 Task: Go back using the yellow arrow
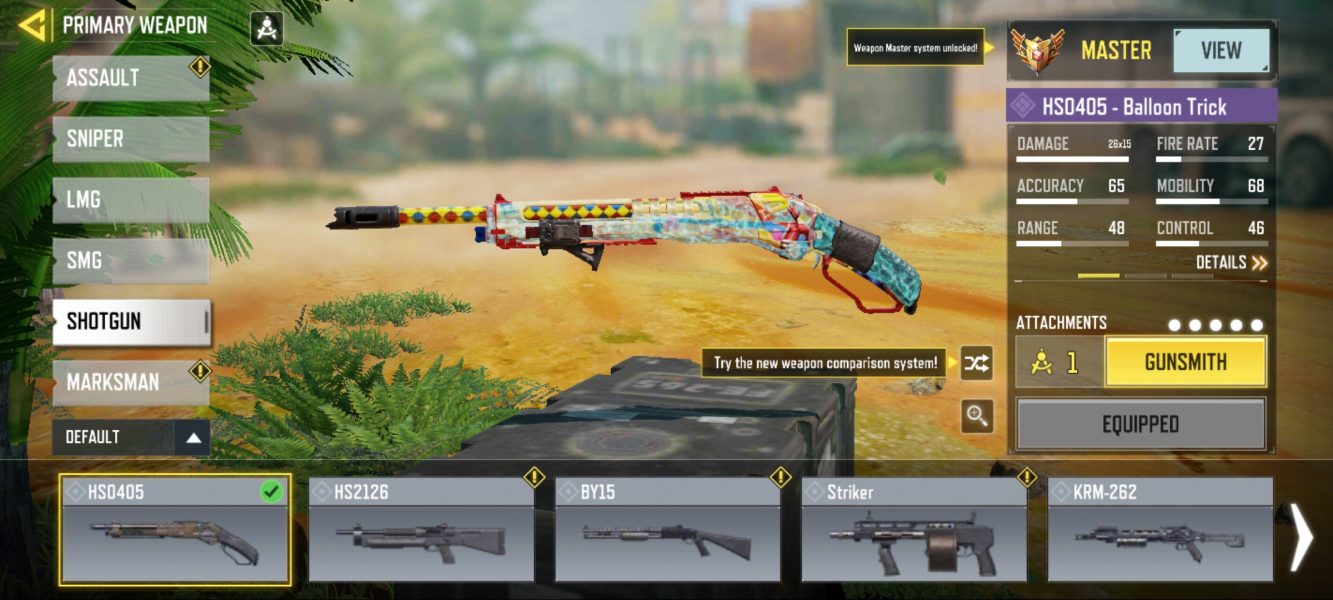[32, 25]
